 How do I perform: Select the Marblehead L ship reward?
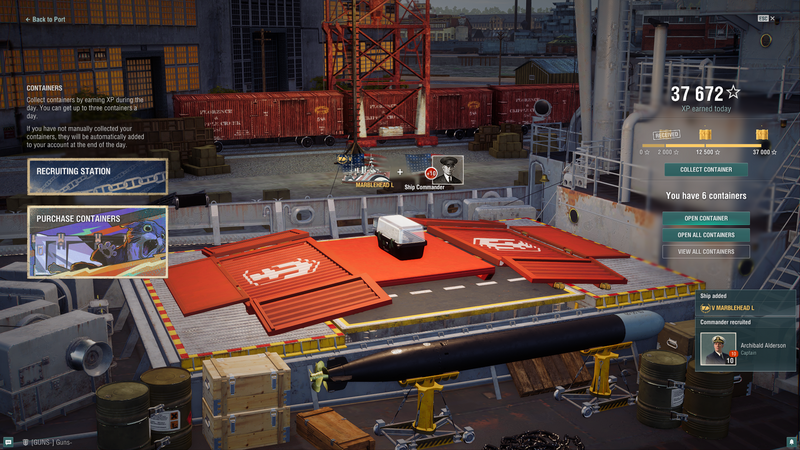click(x=372, y=170)
